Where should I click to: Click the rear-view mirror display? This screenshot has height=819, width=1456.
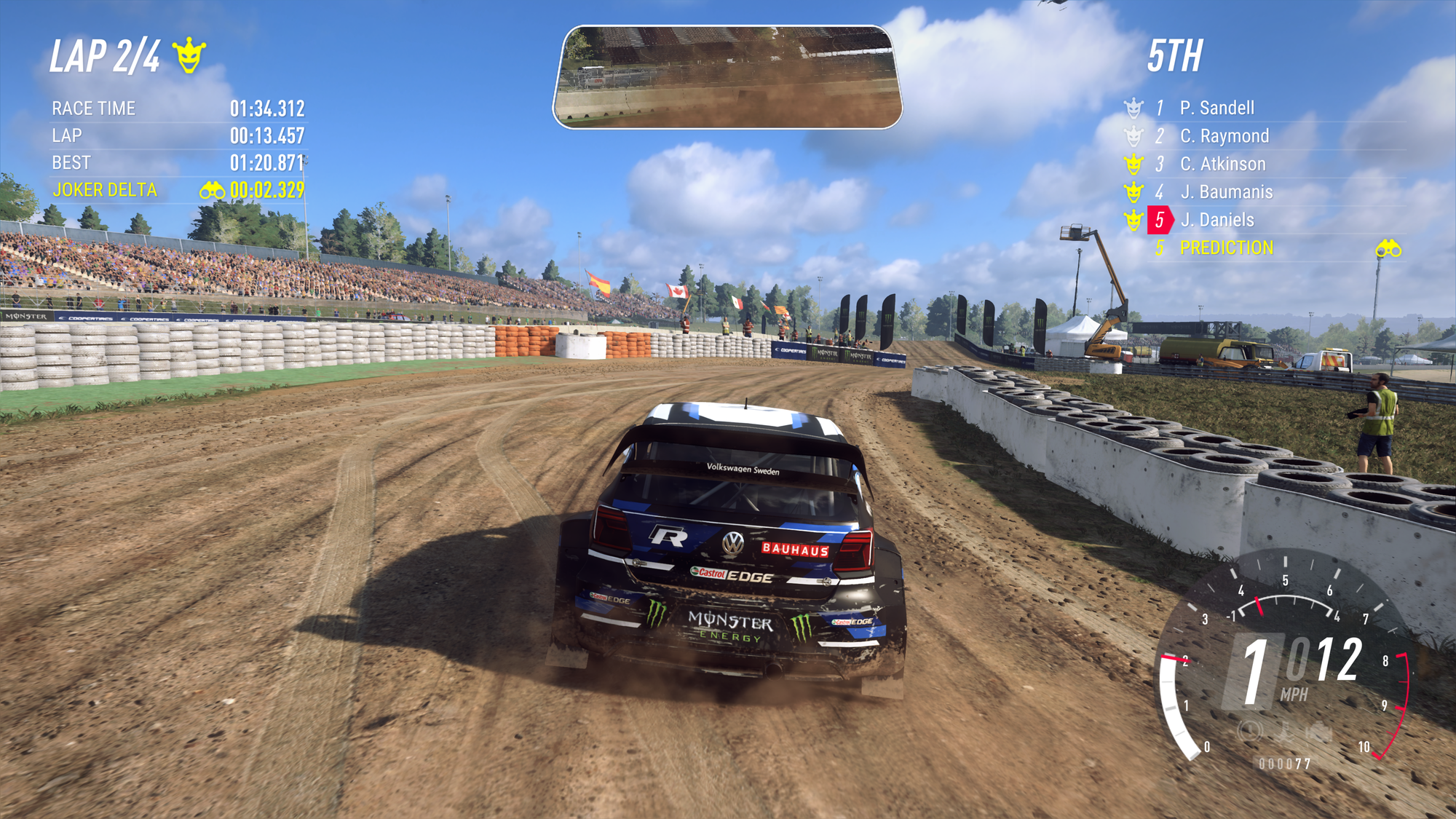(x=727, y=77)
